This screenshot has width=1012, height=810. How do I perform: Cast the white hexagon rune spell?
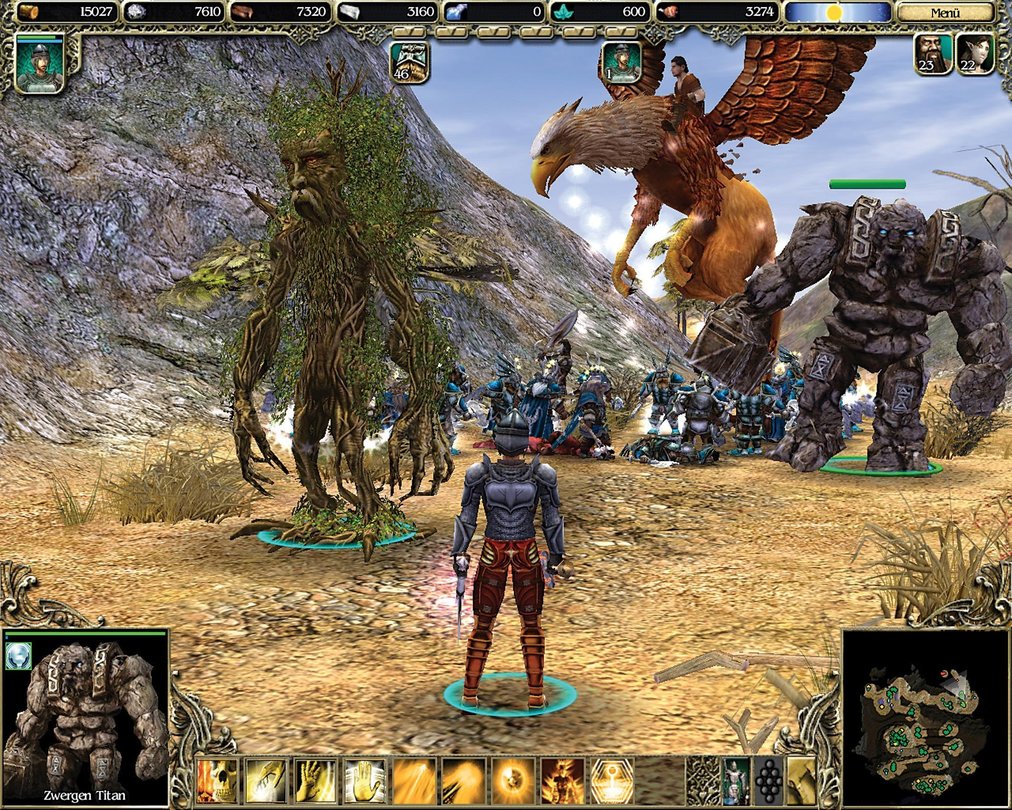(x=611, y=781)
